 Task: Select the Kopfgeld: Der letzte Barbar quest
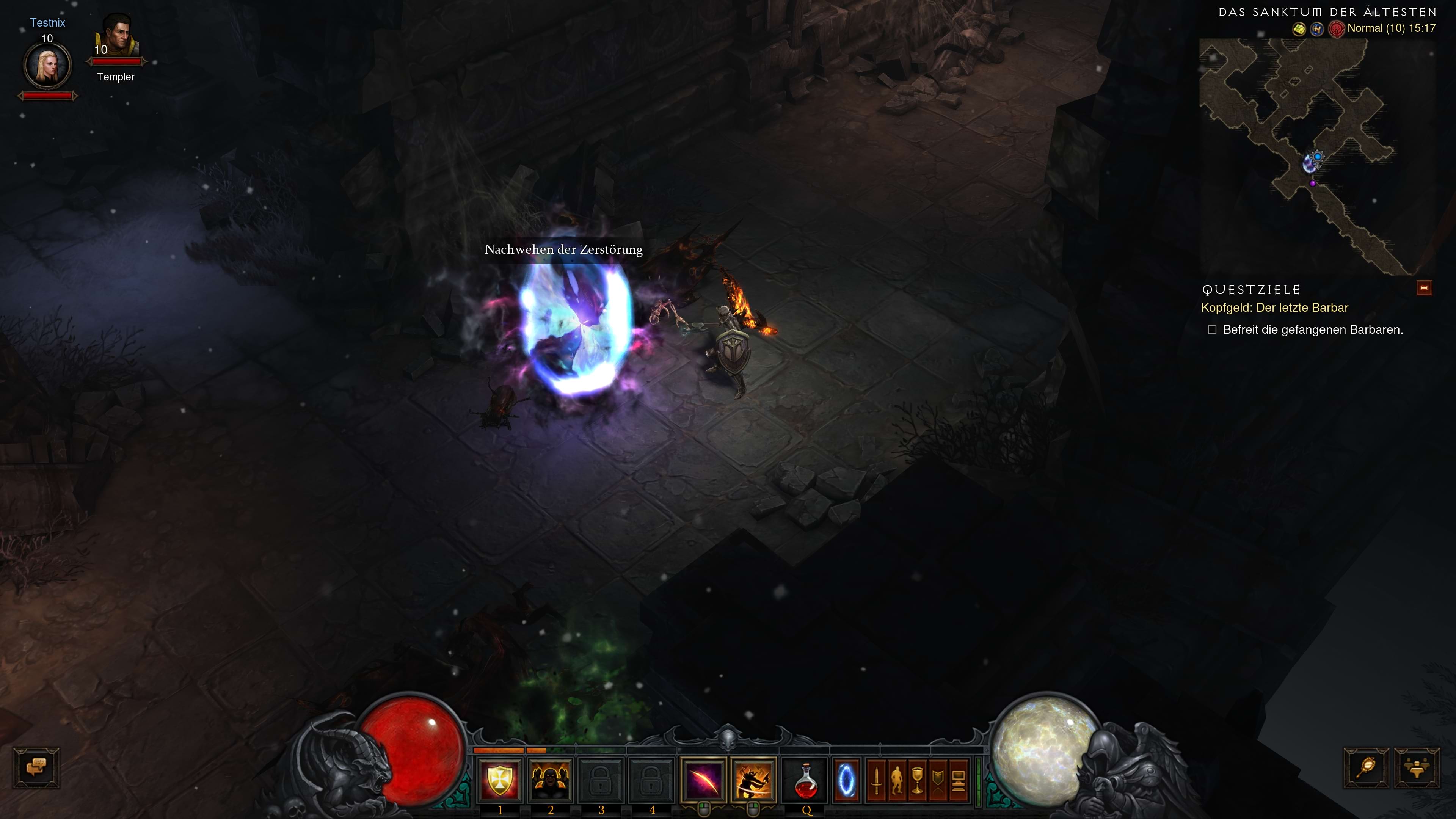click(x=1274, y=308)
